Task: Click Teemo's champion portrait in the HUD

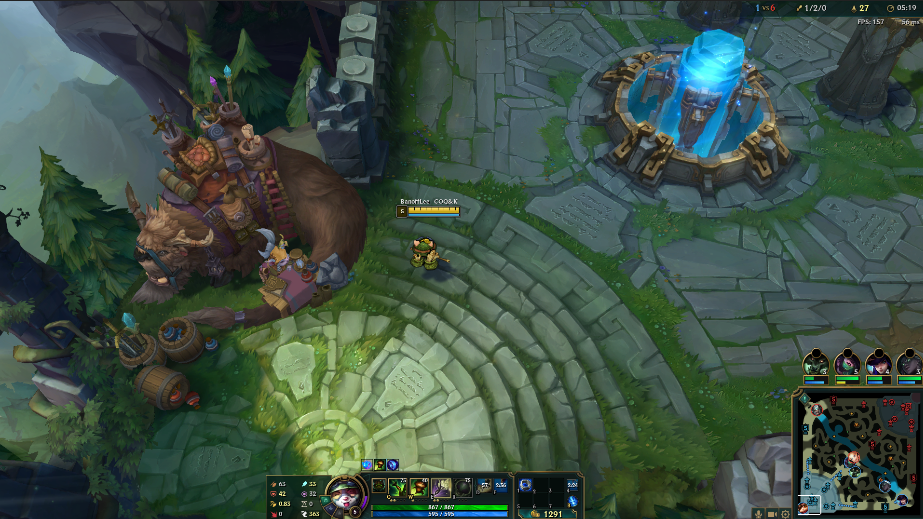Action: coord(338,491)
